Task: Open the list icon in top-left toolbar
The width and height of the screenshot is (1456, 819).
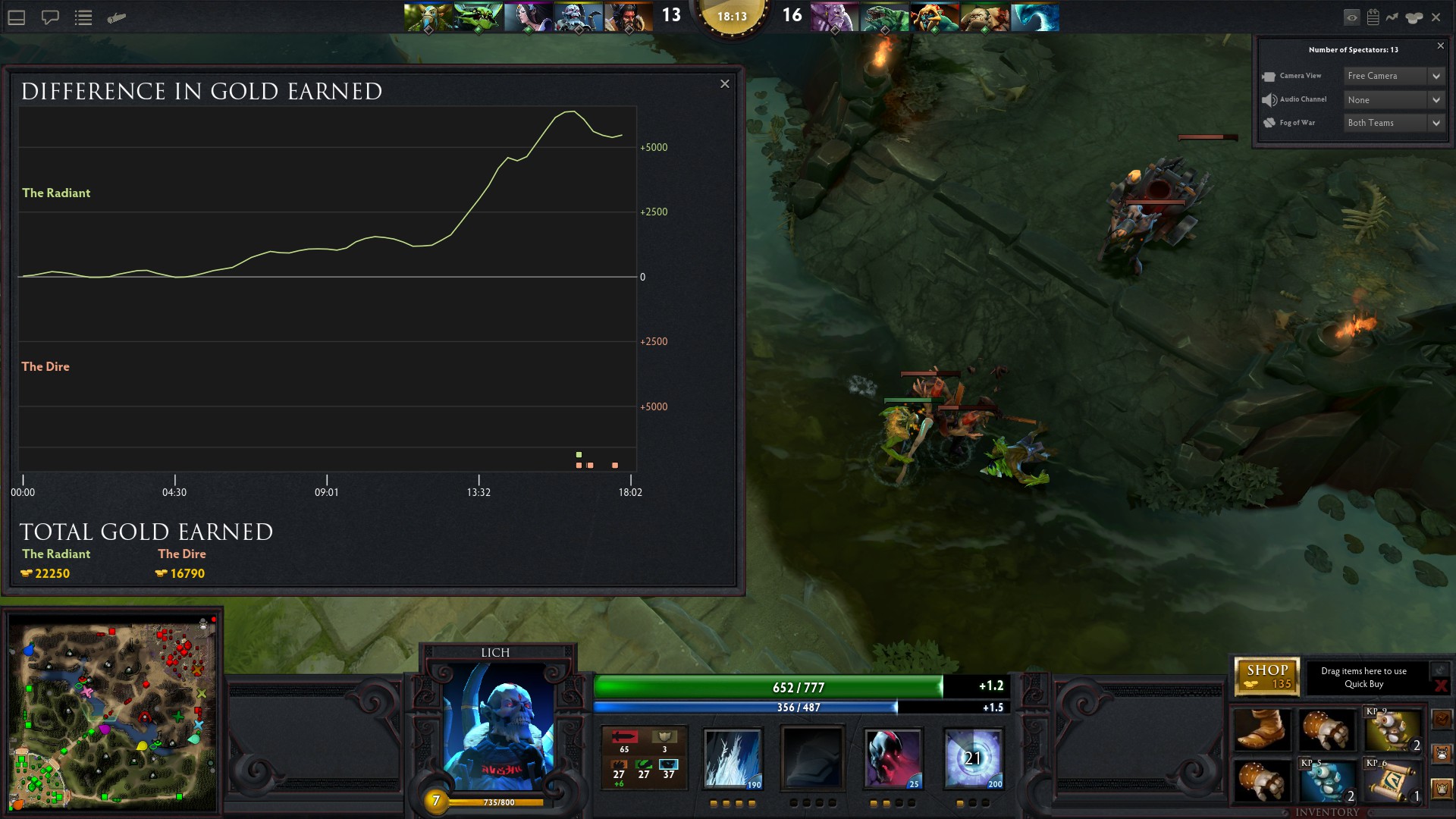Action: 83,17
